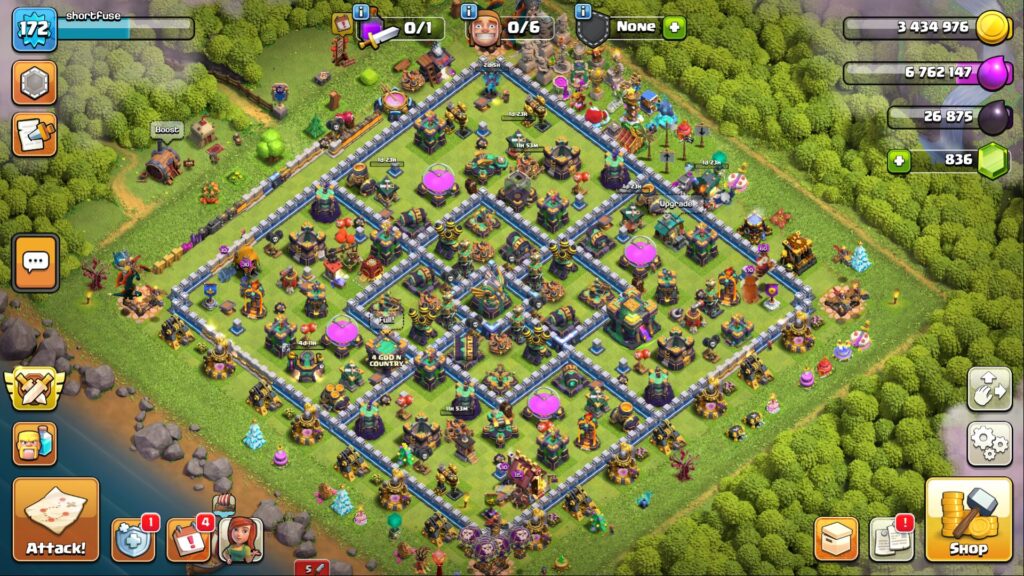Open the chat speech bubble panel
Screen dimensions: 1024x576
(35, 263)
